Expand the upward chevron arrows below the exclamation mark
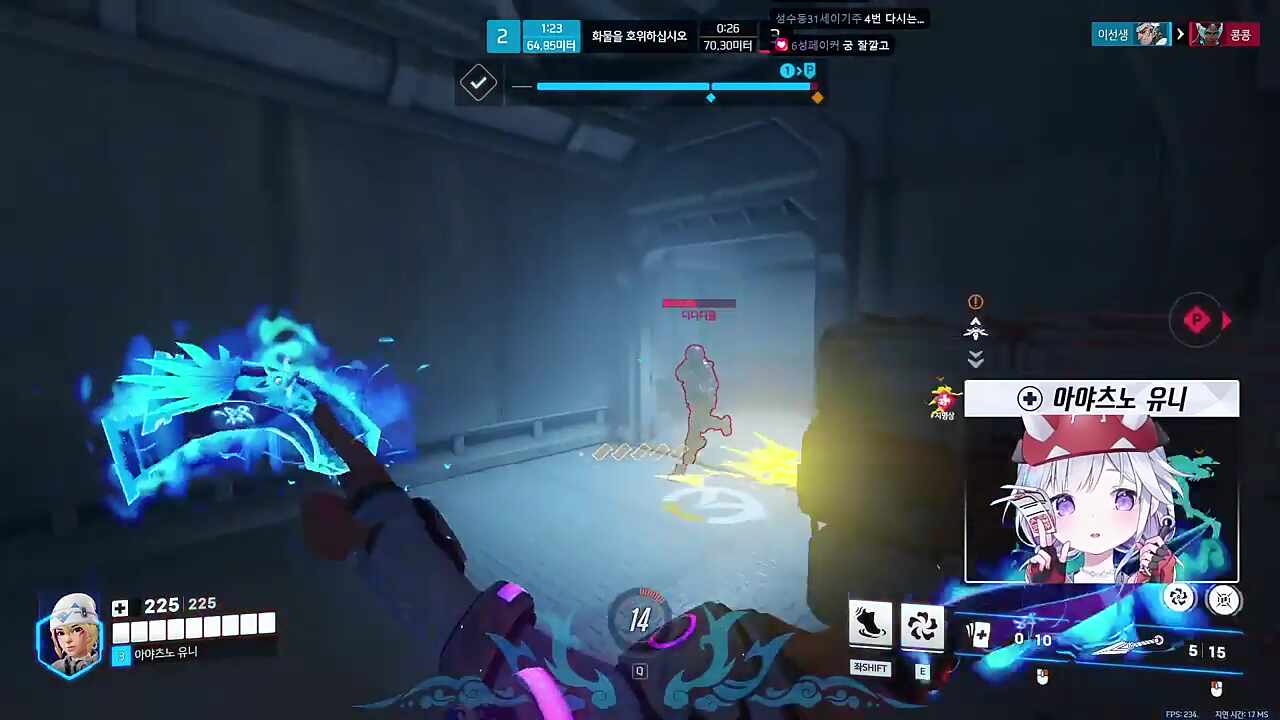This screenshot has width=1280, height=720. [975, 330]
